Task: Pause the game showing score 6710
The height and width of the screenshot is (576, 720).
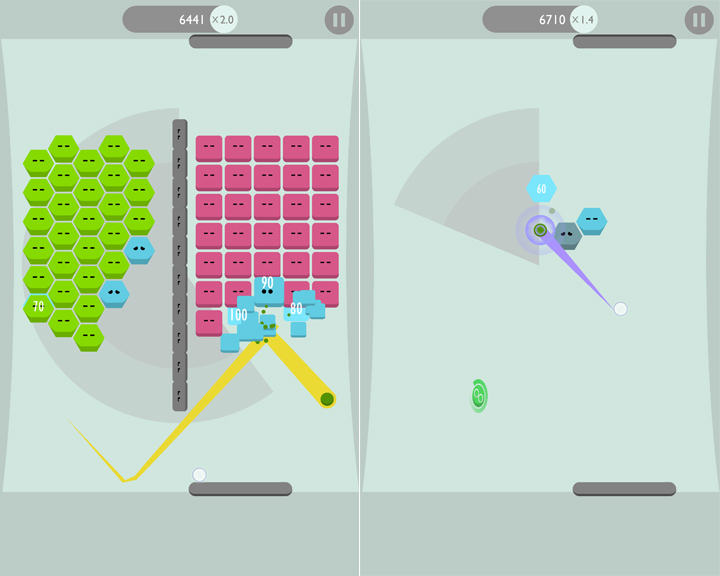Action: click(x=699, y=20)
